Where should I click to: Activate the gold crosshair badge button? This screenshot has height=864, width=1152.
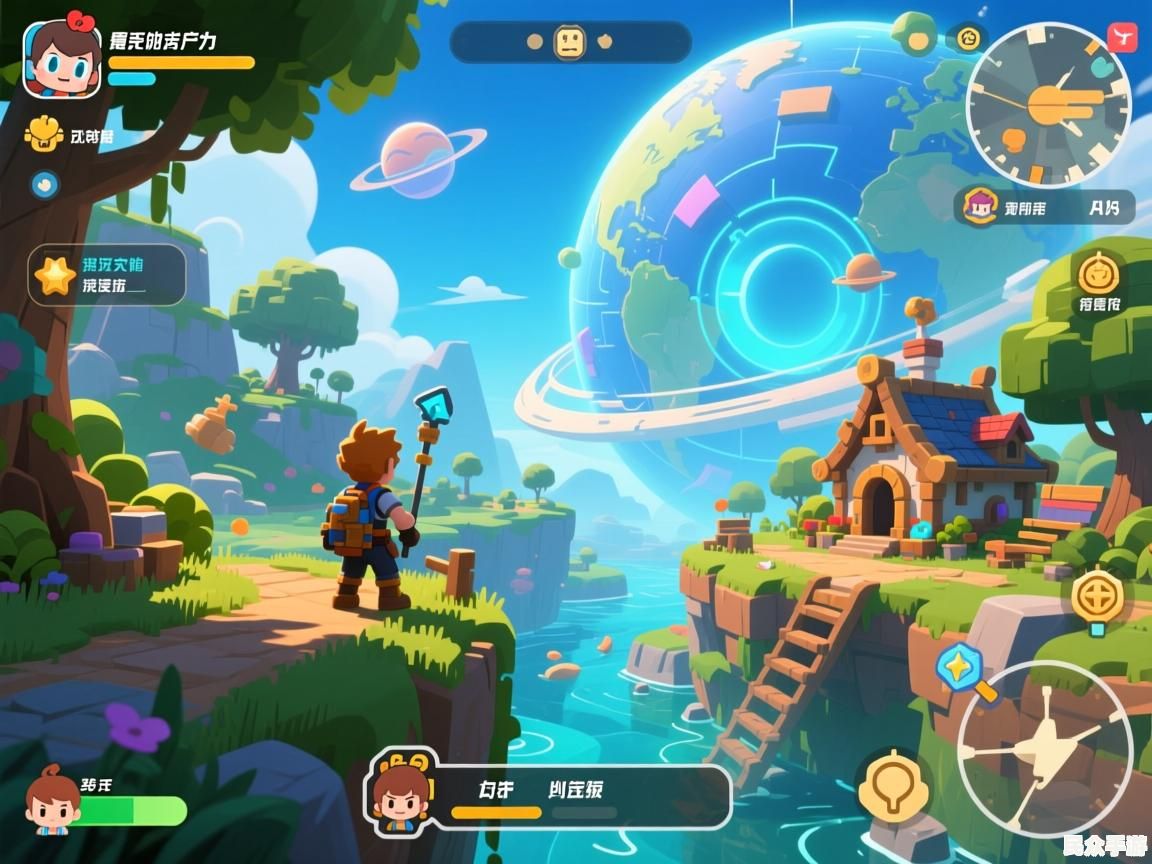pyautogui.click(x=1098, y=598)
